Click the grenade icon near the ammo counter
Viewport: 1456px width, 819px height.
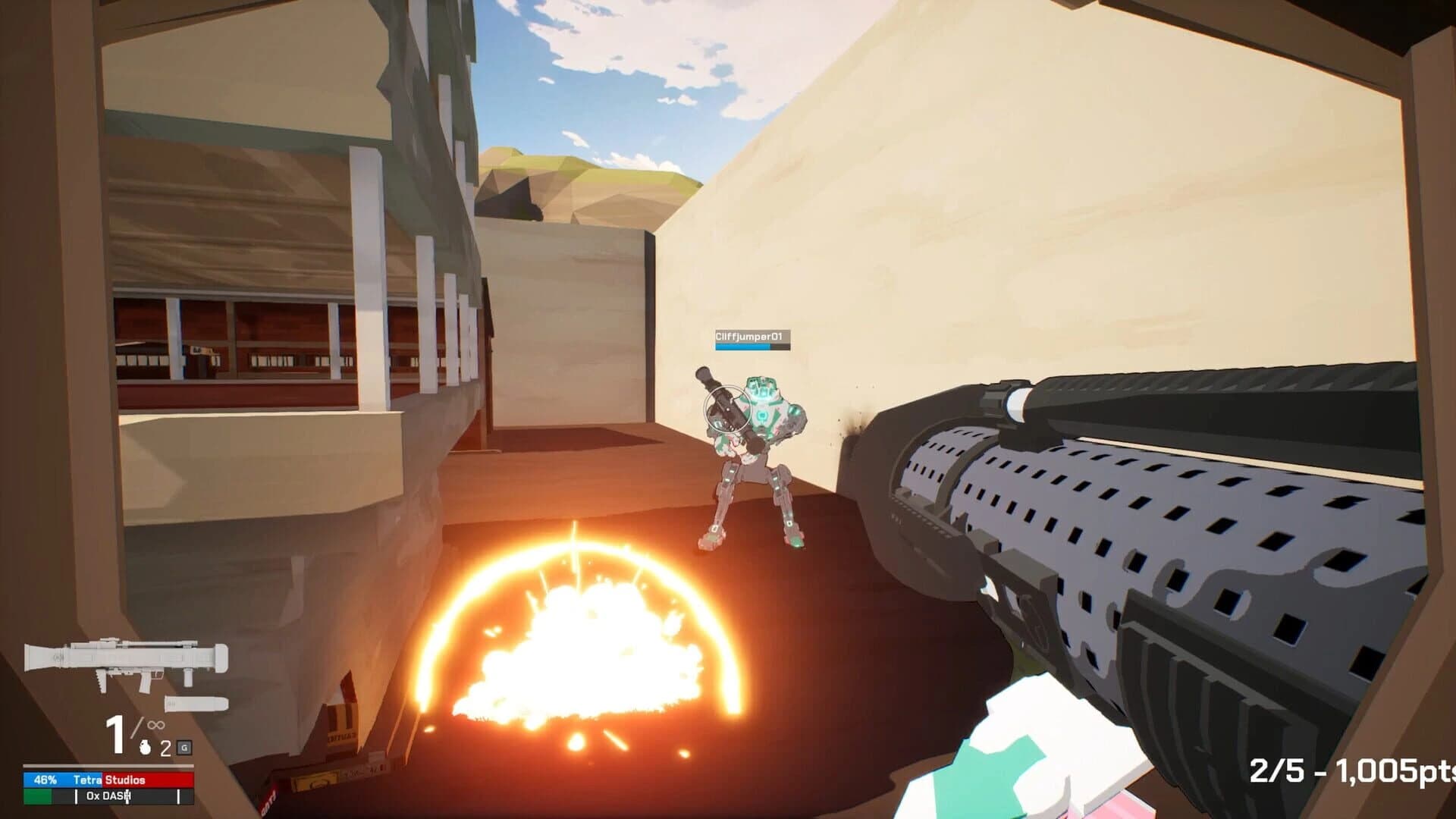[x=145, y=748]
